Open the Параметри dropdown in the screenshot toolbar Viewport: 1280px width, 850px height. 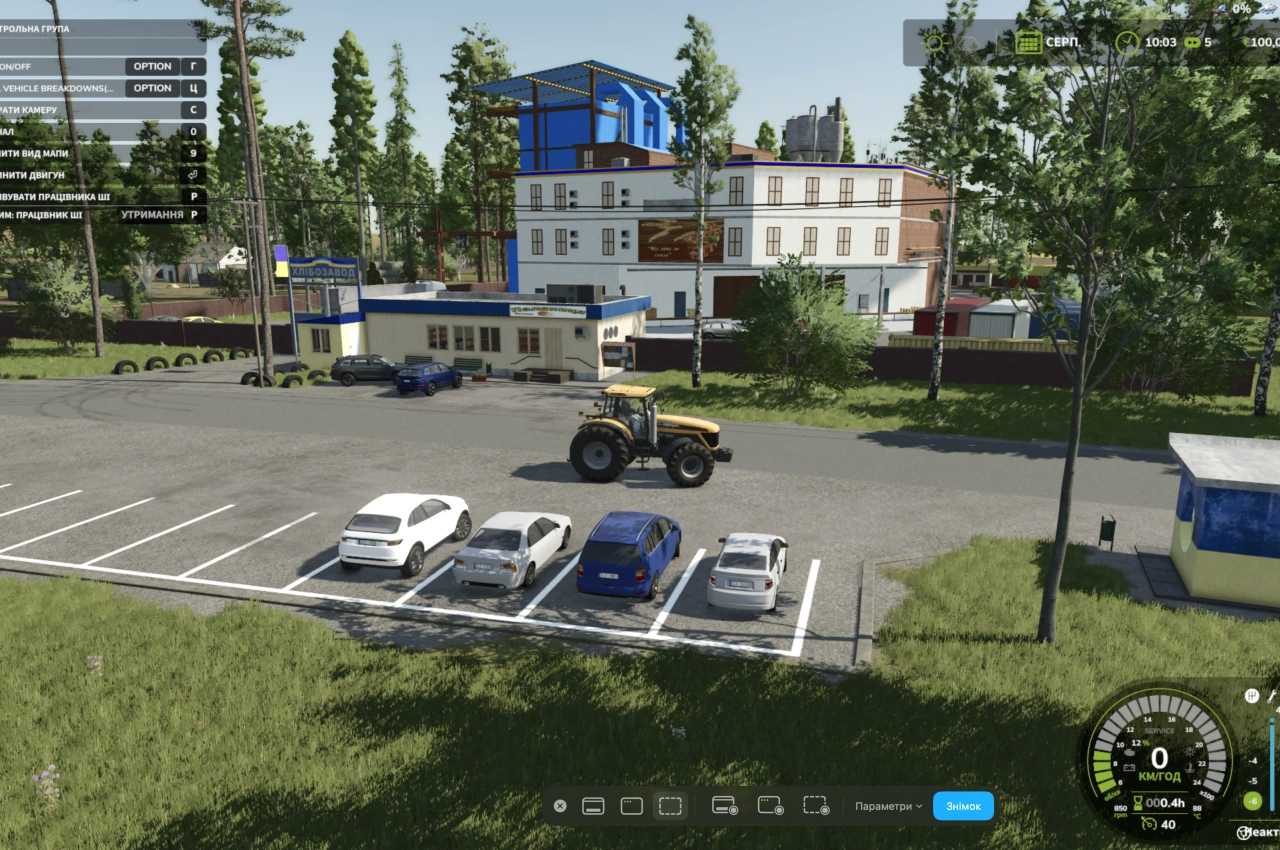889,806
